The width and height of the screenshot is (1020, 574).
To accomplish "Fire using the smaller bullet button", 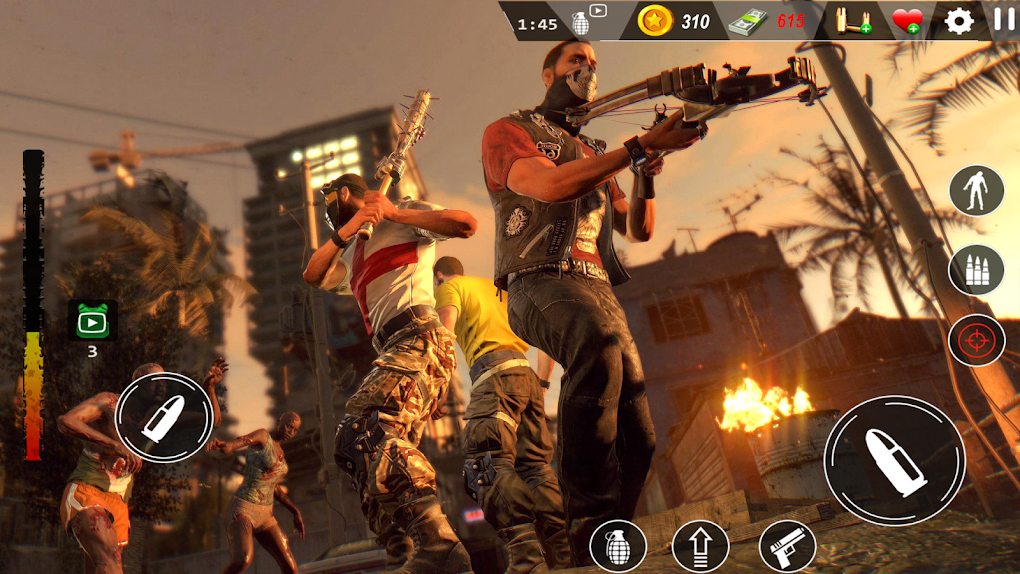I will point(165,417).
